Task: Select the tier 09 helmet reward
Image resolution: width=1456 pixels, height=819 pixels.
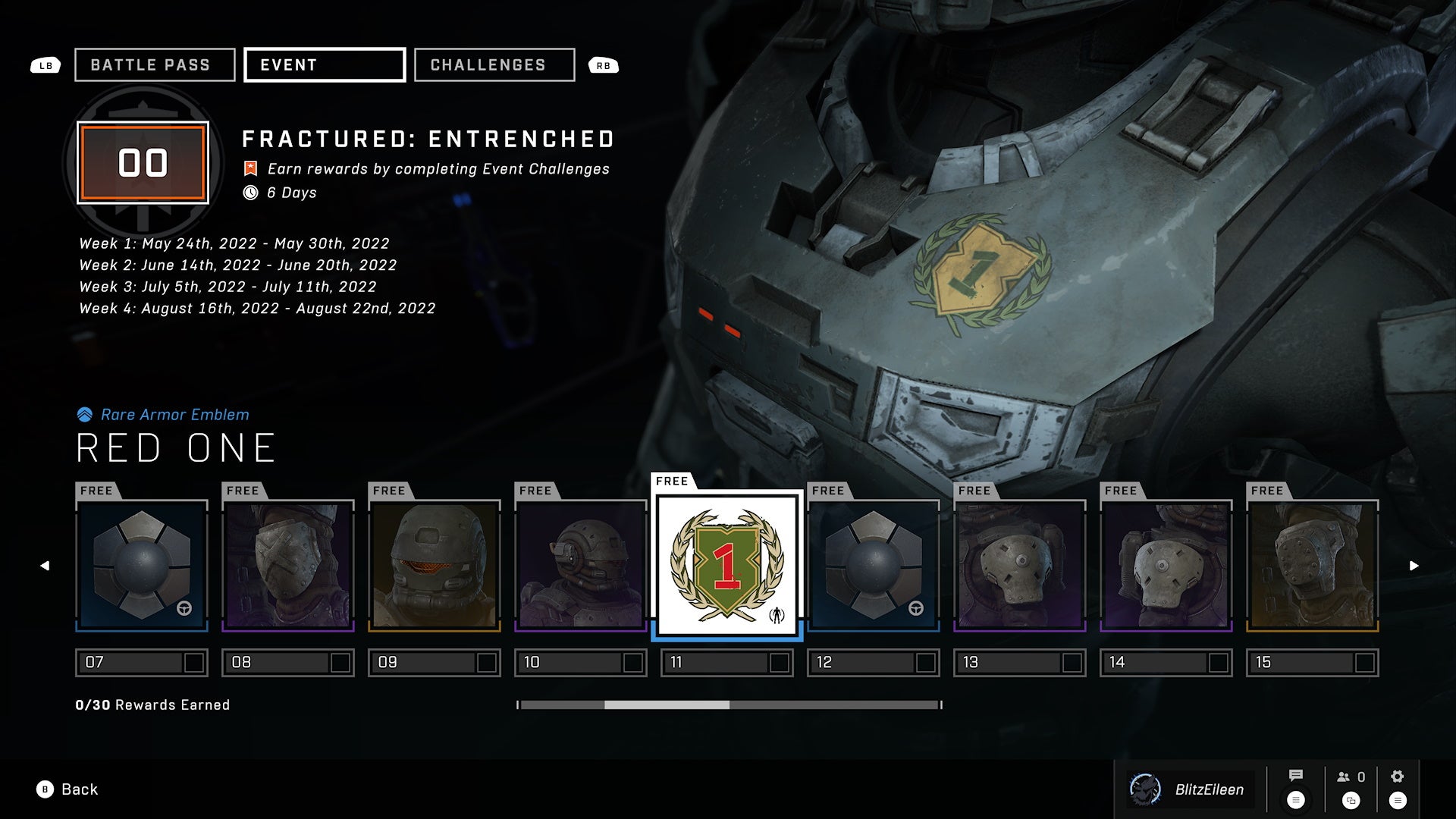Action: (435, 565)
